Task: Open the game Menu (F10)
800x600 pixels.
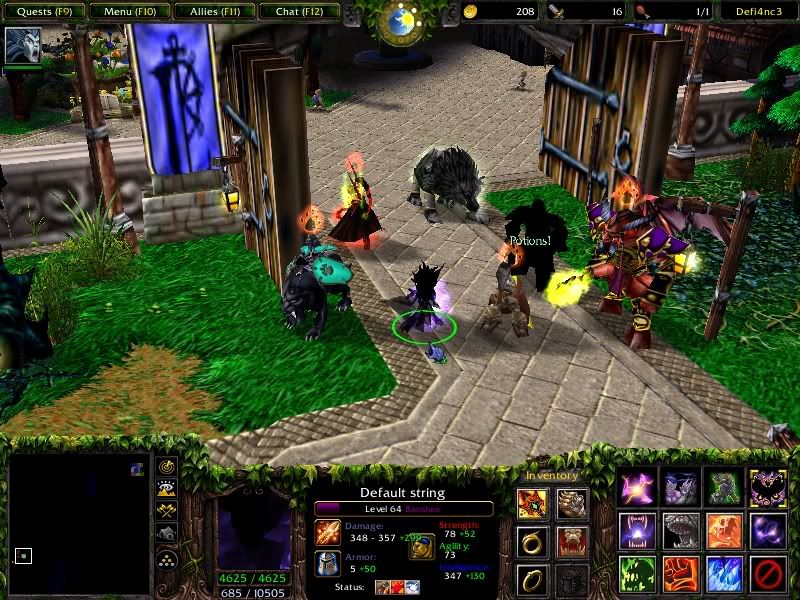Action: click(x=127, y=12)
